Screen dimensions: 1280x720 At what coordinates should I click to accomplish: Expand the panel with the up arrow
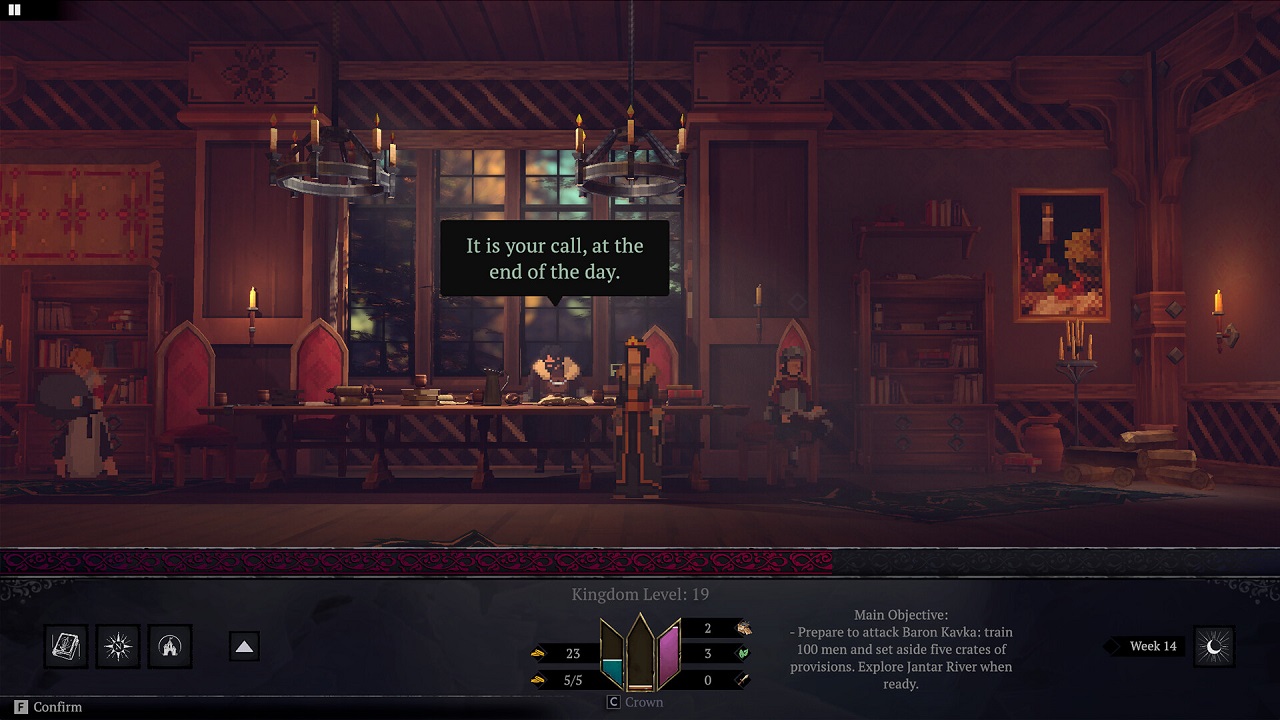point(244,647)
